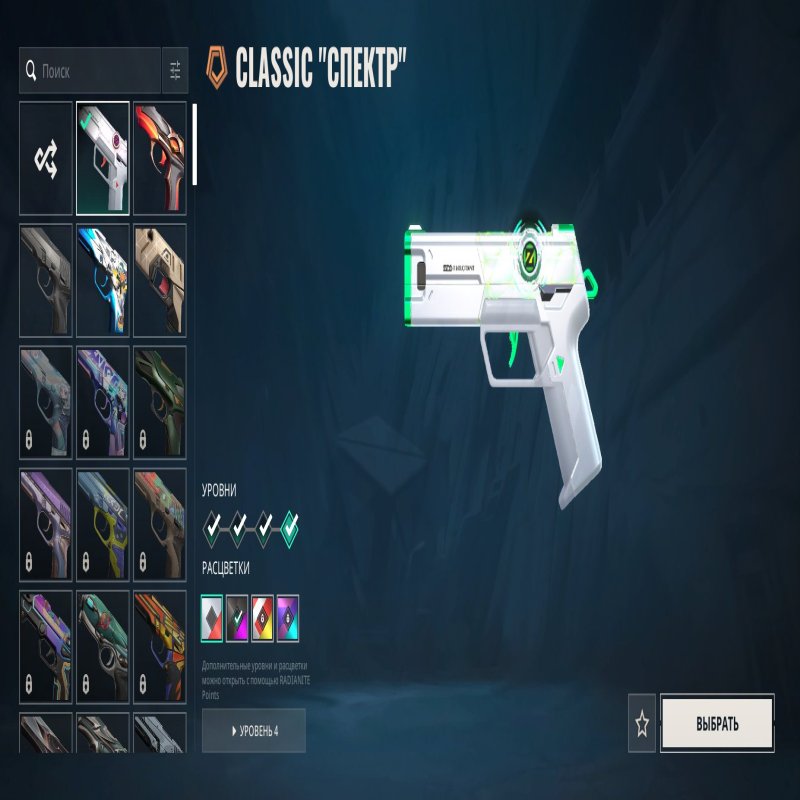The height and width of the screenshot is (800, 800).
Task: Activate the highlighted fourth level diamond
Action: pyautogui.click(x=290, y=525)
